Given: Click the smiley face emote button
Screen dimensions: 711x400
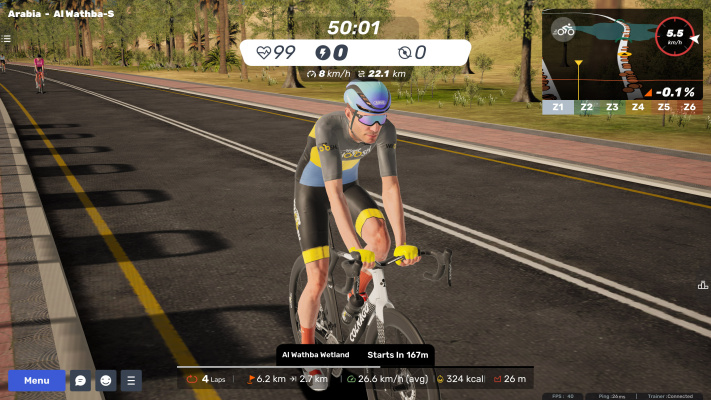Looking at the screenshot, I should 106,380.
